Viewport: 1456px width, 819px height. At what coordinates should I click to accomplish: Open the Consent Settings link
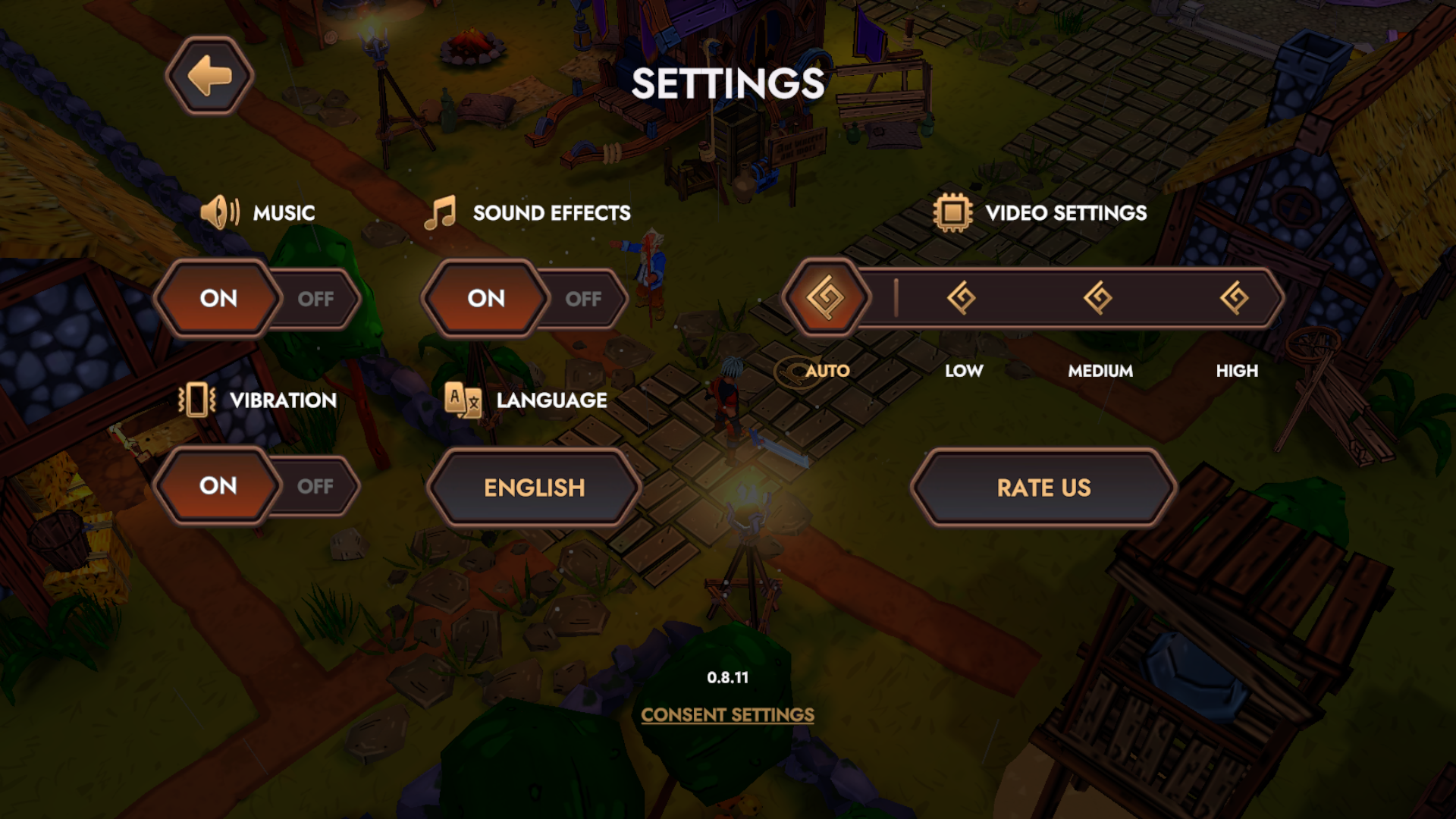click(x=727, y=715)
